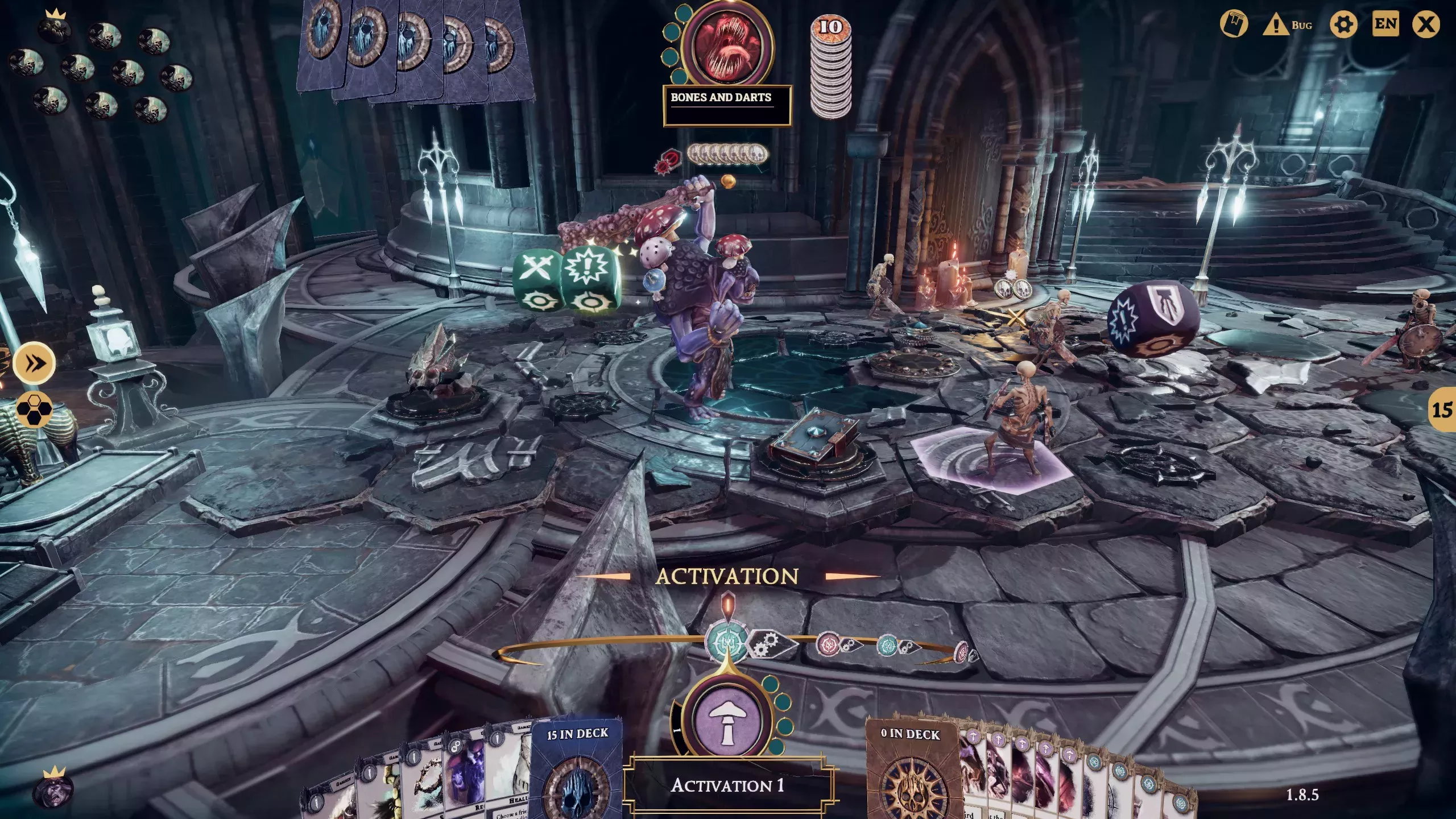Screen dimensions: 1456x819
Task: Click the Bones and Darts nameplate
Action: tap(726, 105)
